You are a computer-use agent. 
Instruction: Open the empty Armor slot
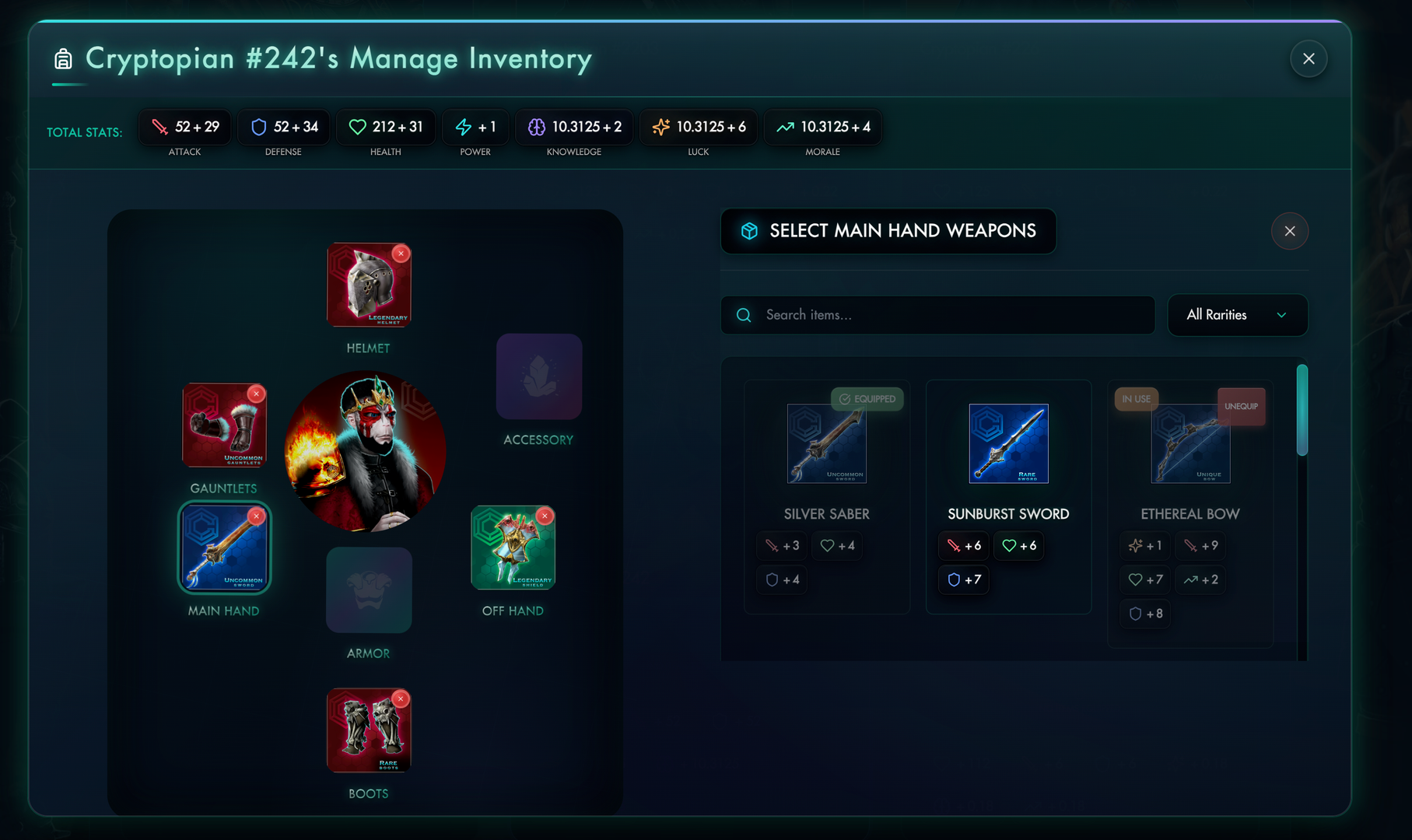tap(368, 590)
